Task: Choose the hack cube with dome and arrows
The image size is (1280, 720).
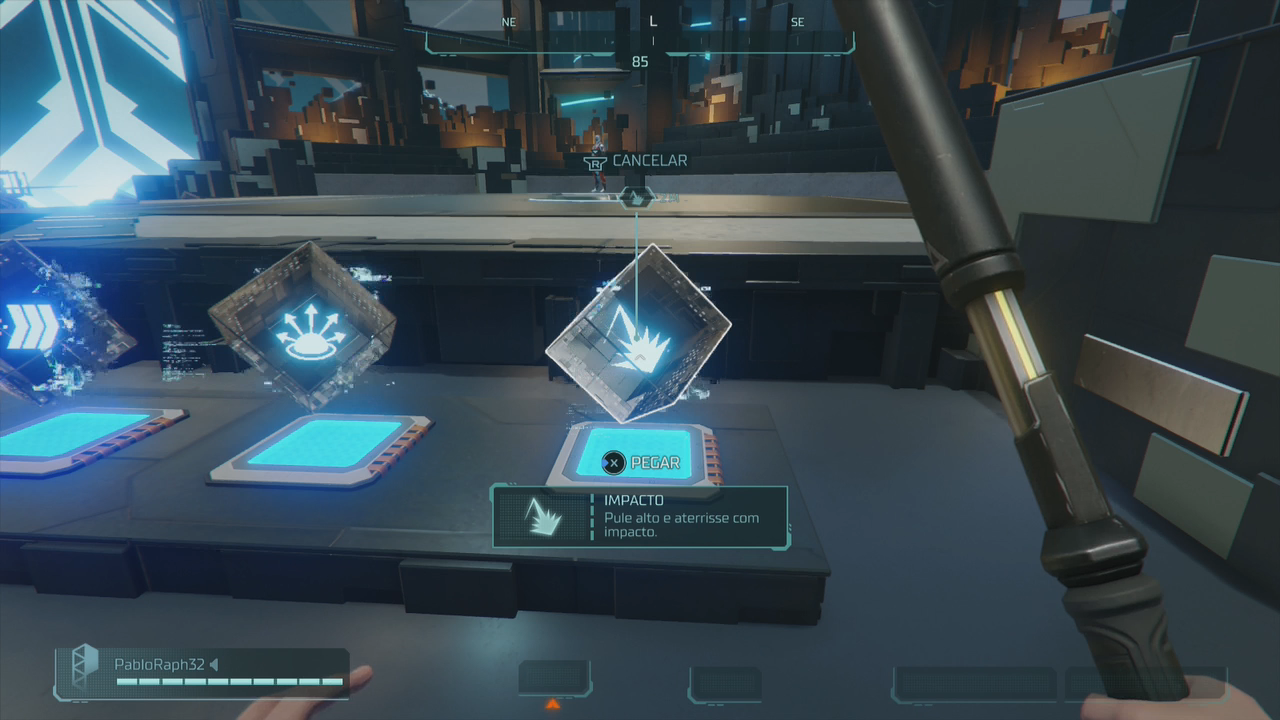Action: coord(301,326)
